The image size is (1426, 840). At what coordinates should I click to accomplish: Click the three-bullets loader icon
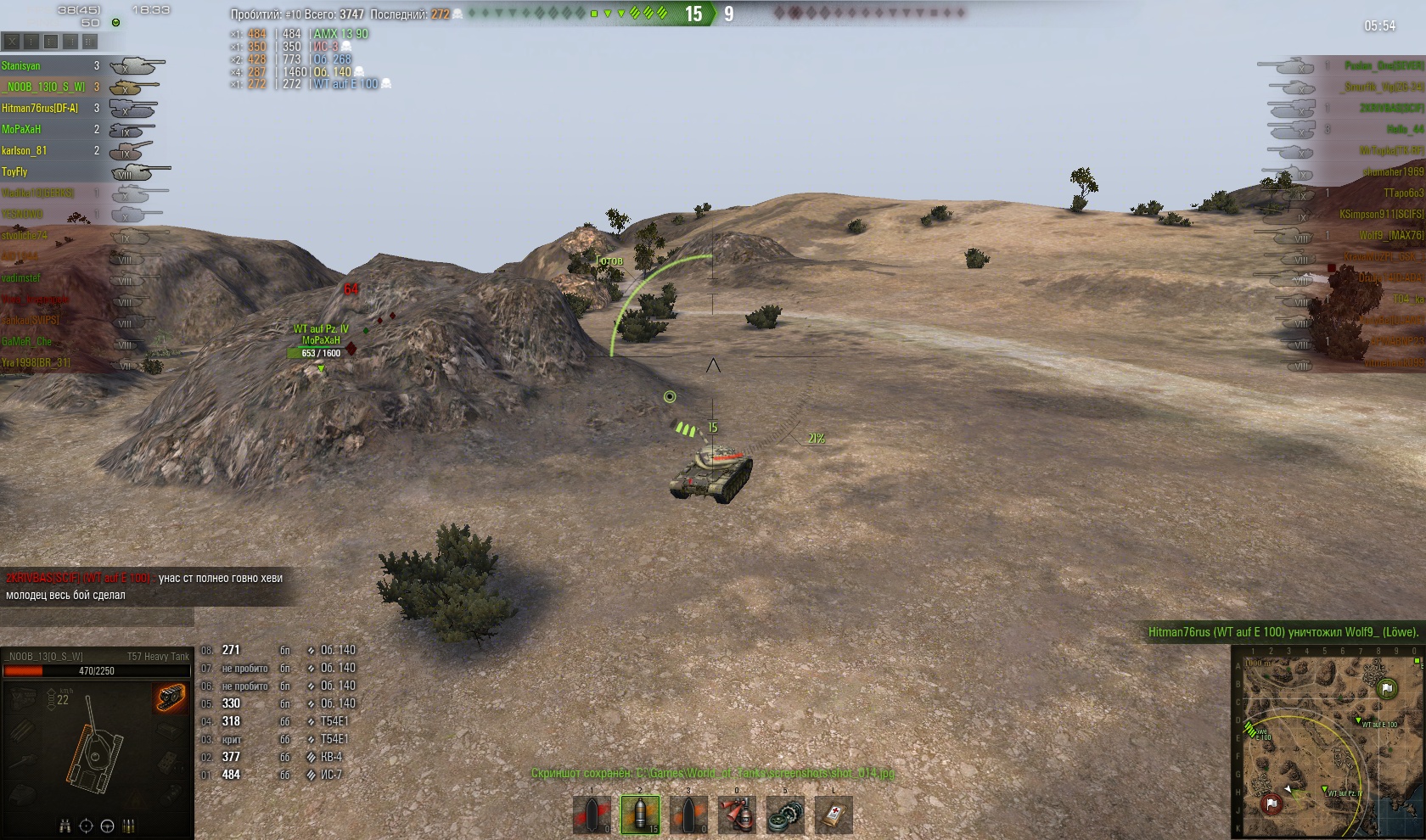129,826
